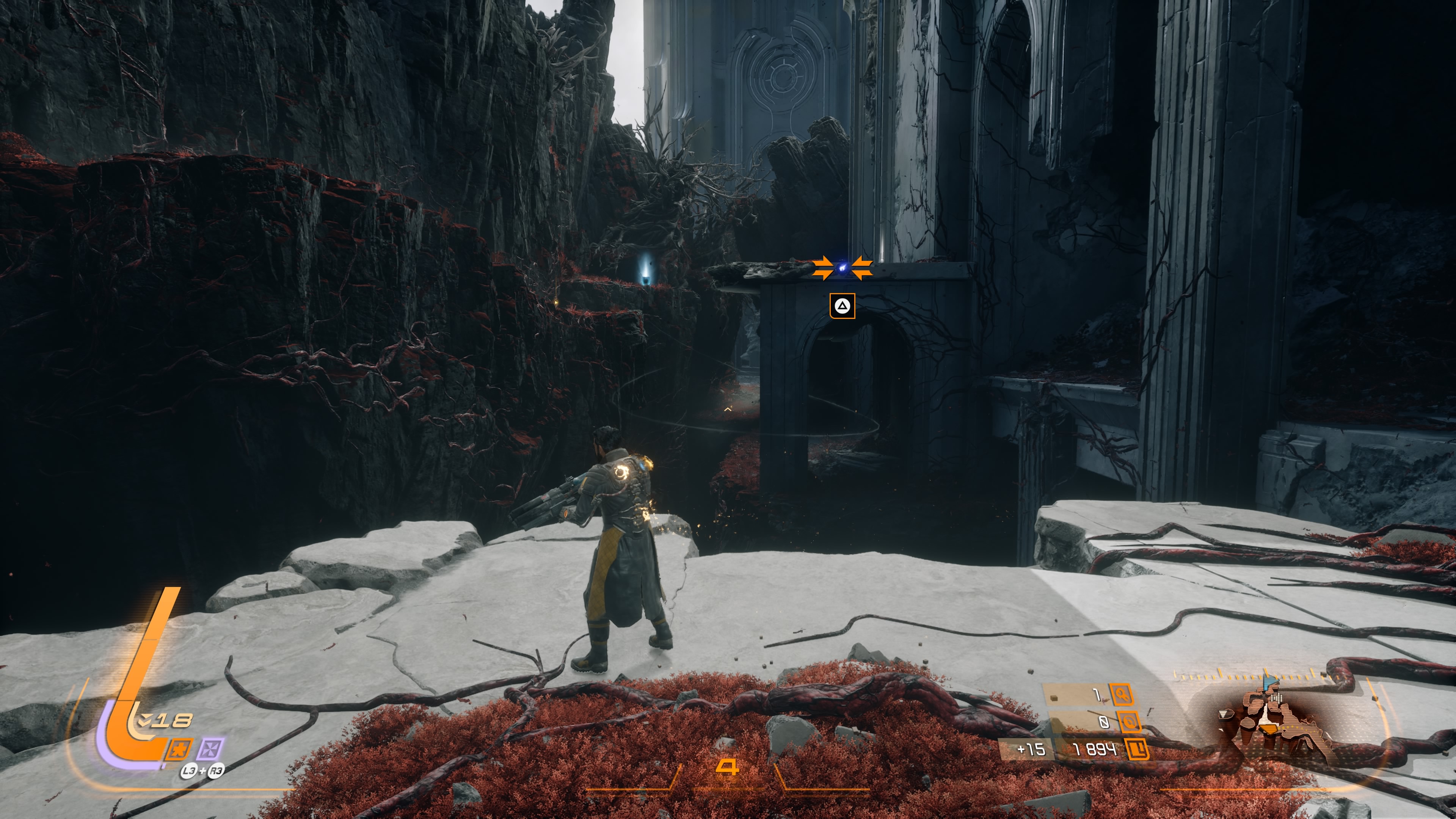1456x819 pixels.
Task: Select the atropian key icon
Action: click(1122, 694)
